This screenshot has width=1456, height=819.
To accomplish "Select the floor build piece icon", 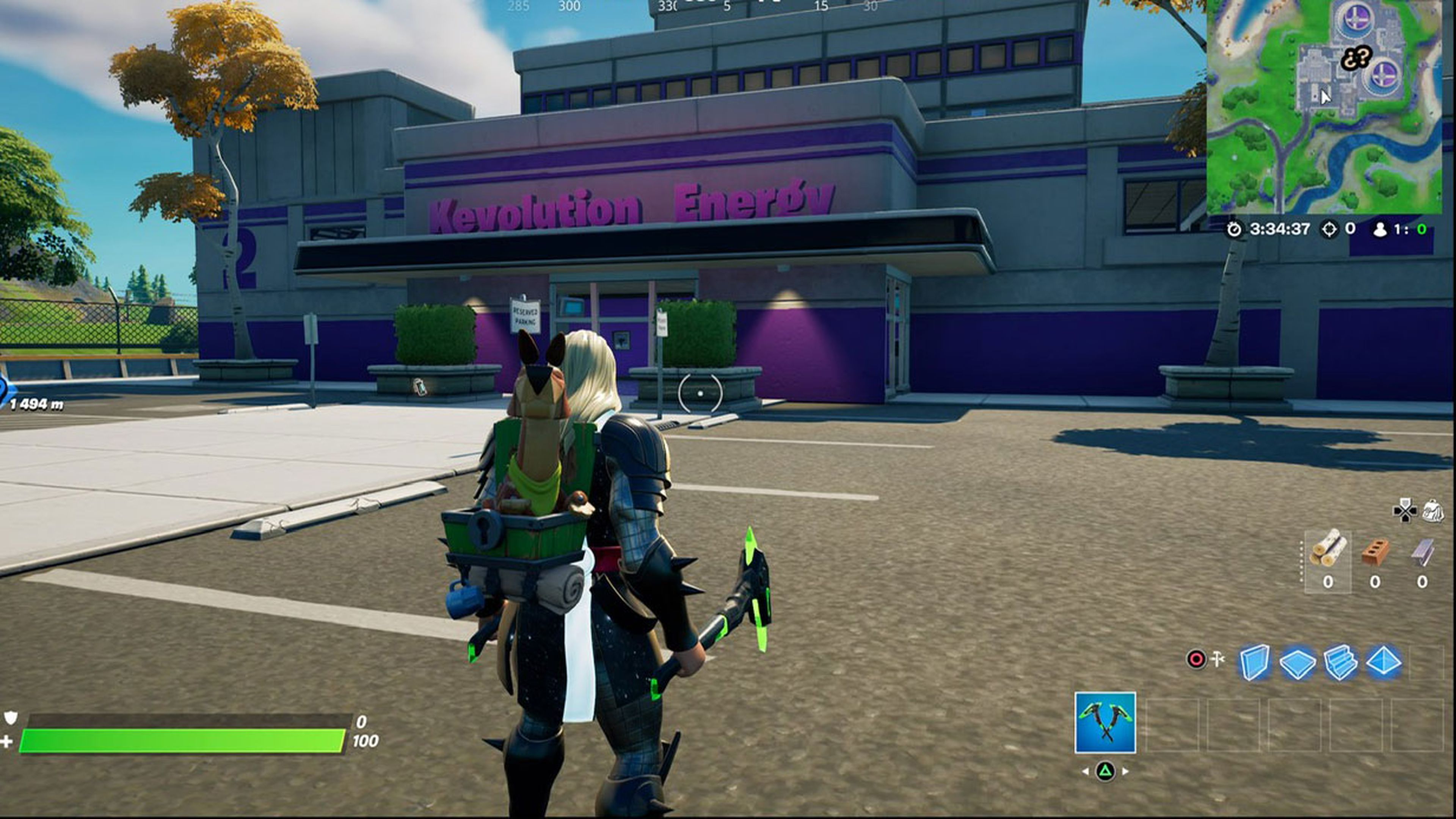I will (1298, 661).
